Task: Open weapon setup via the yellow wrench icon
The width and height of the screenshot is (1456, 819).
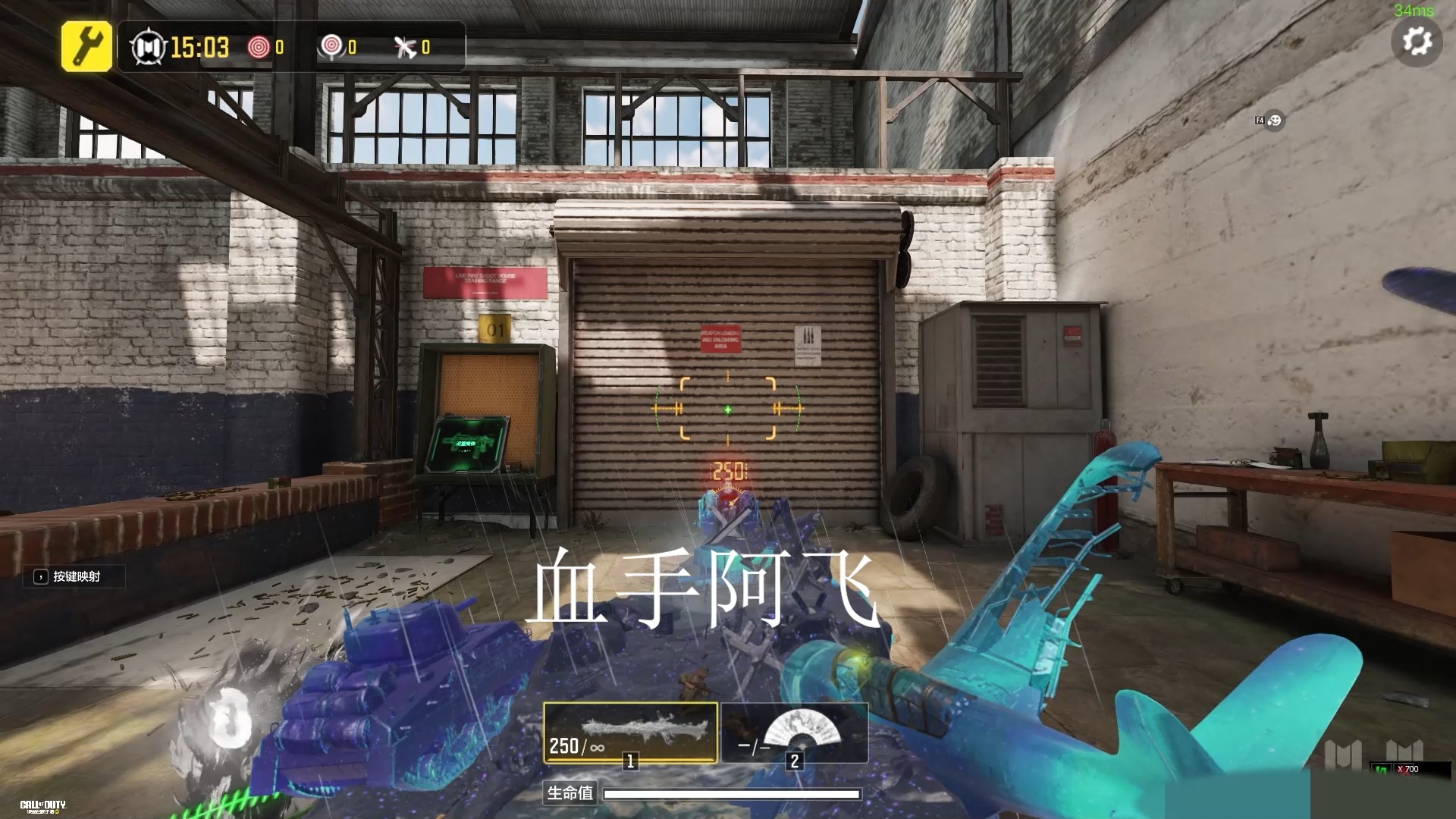Action: [x=86, y=47]
